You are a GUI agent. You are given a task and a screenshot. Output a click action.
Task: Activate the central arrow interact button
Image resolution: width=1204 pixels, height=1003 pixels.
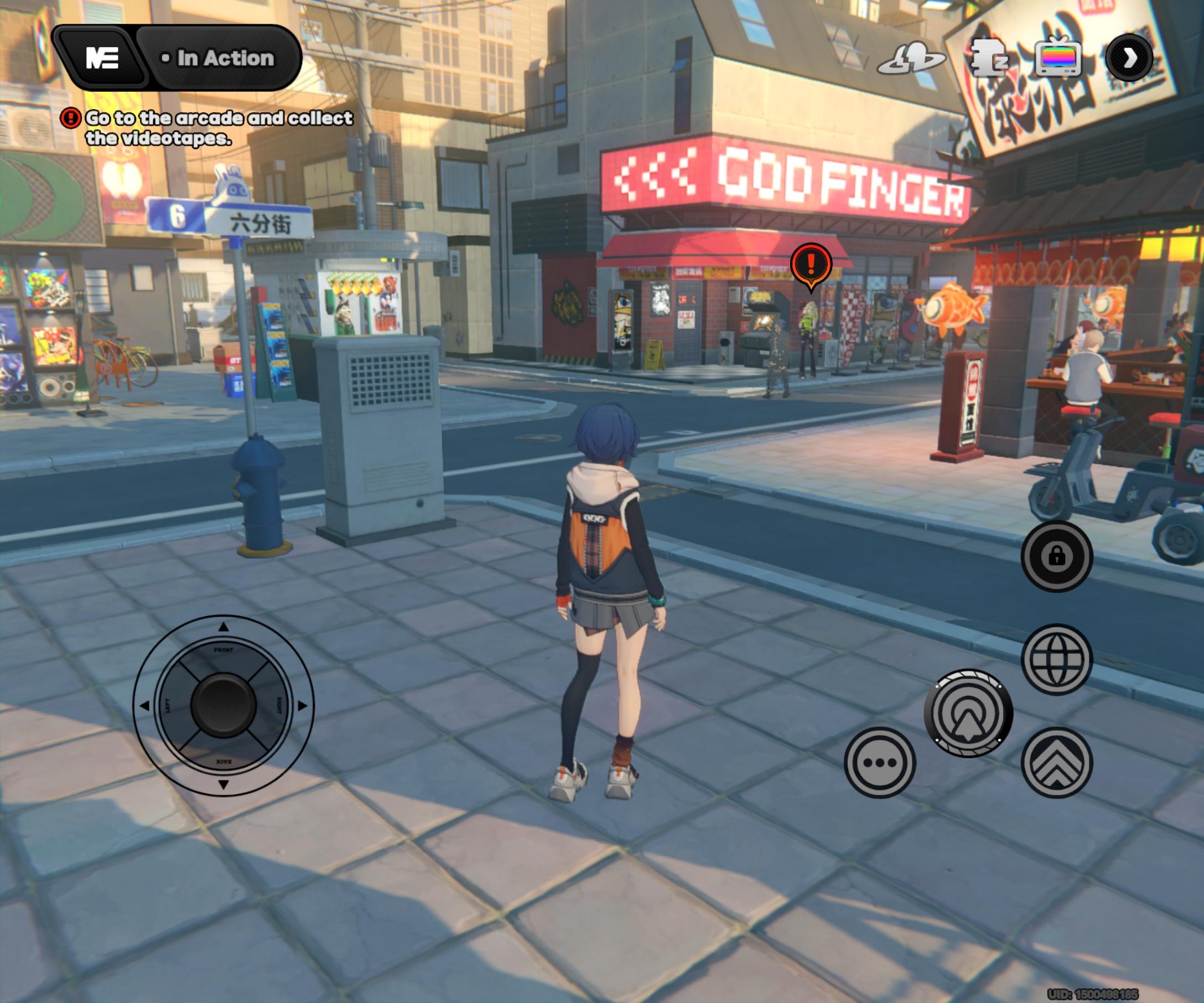click(968, 714)
